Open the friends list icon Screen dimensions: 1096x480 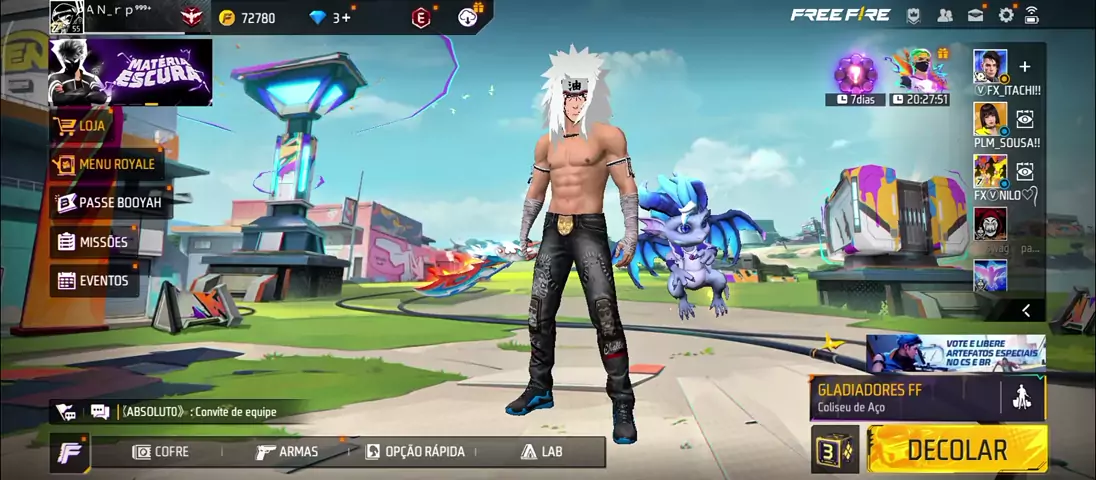click(945, 15)
